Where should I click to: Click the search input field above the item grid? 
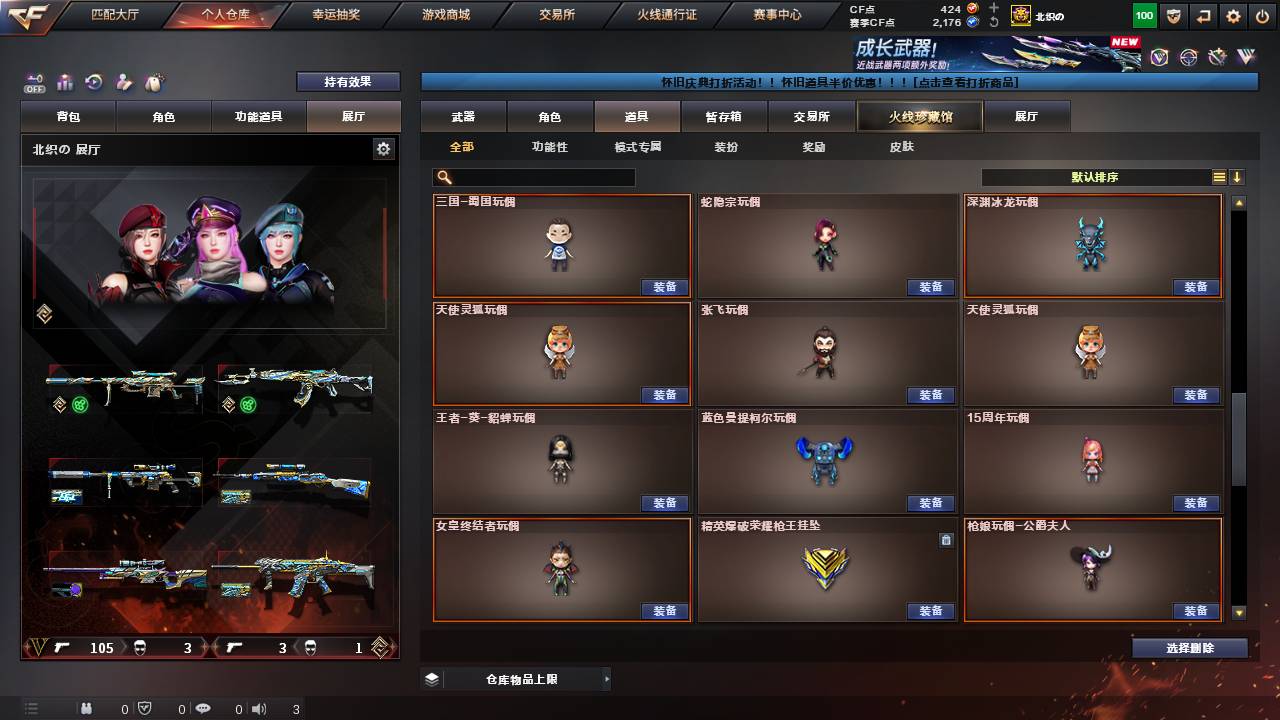pos(535,177)
